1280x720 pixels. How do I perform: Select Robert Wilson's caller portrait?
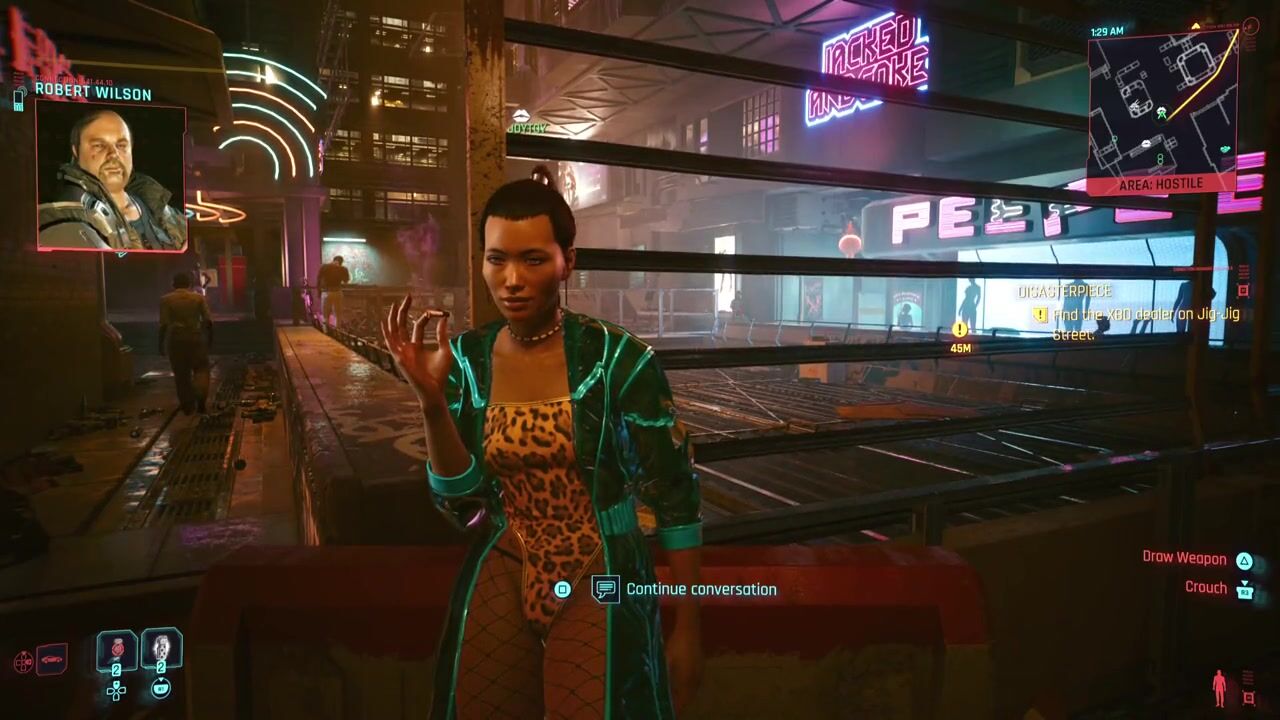[x=111, y=177]
